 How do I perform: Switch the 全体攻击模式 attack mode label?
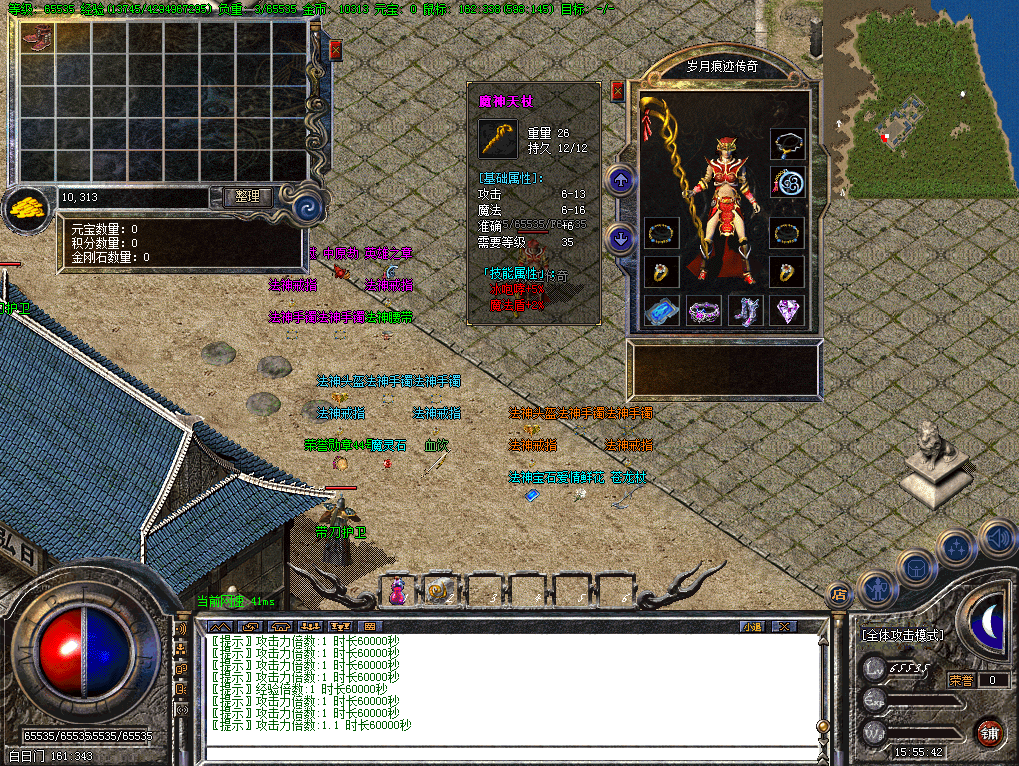(902, 635)
